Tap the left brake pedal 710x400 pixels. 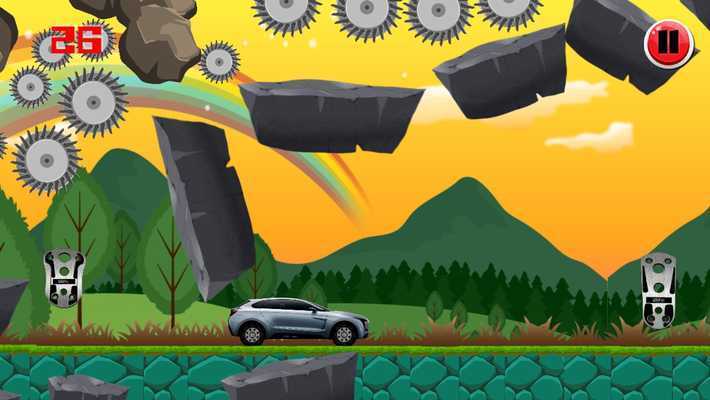(x=64, y=277)
